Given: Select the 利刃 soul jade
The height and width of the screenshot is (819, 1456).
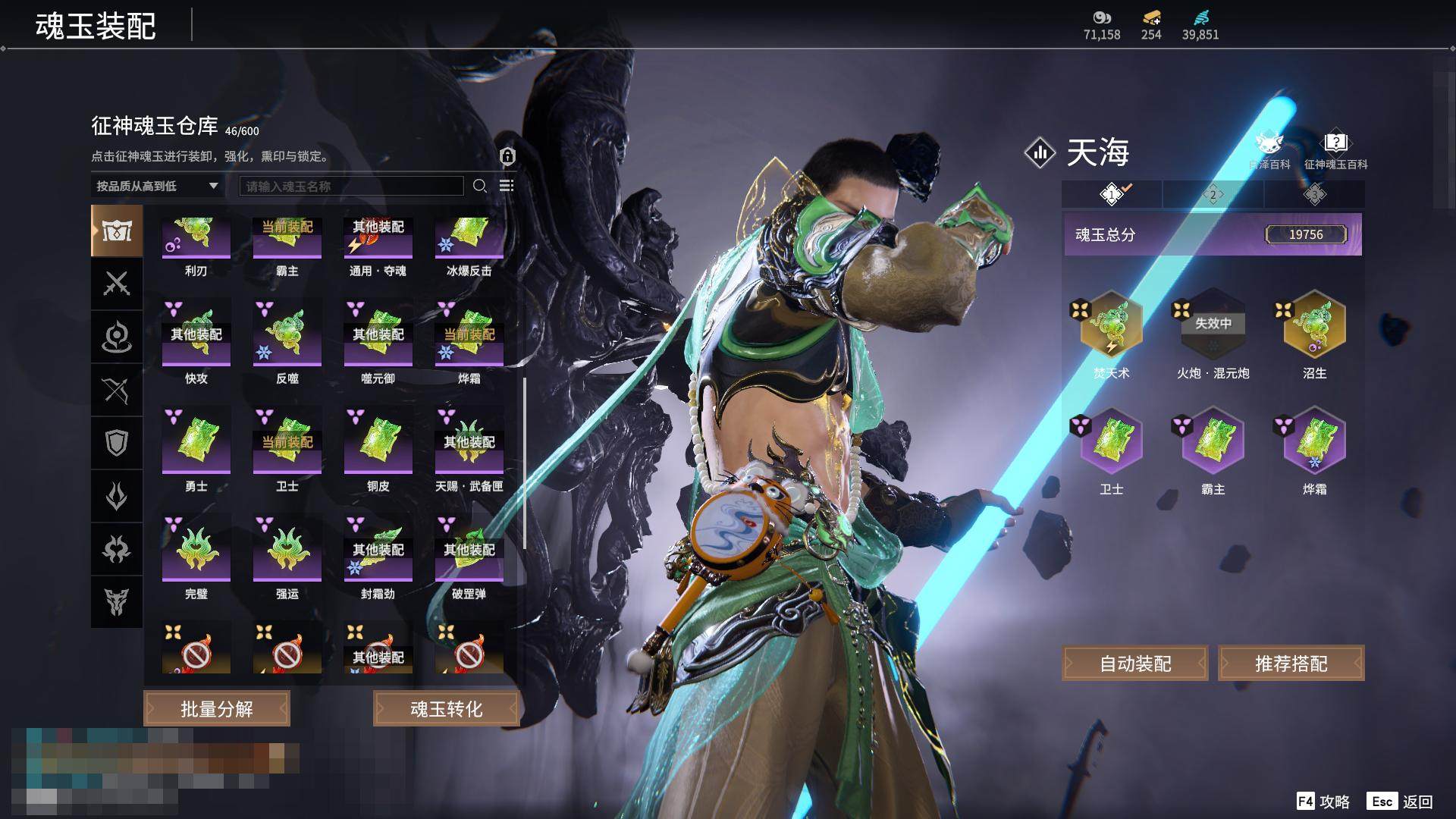Looking at the screenshot, I should pos(196,239).
